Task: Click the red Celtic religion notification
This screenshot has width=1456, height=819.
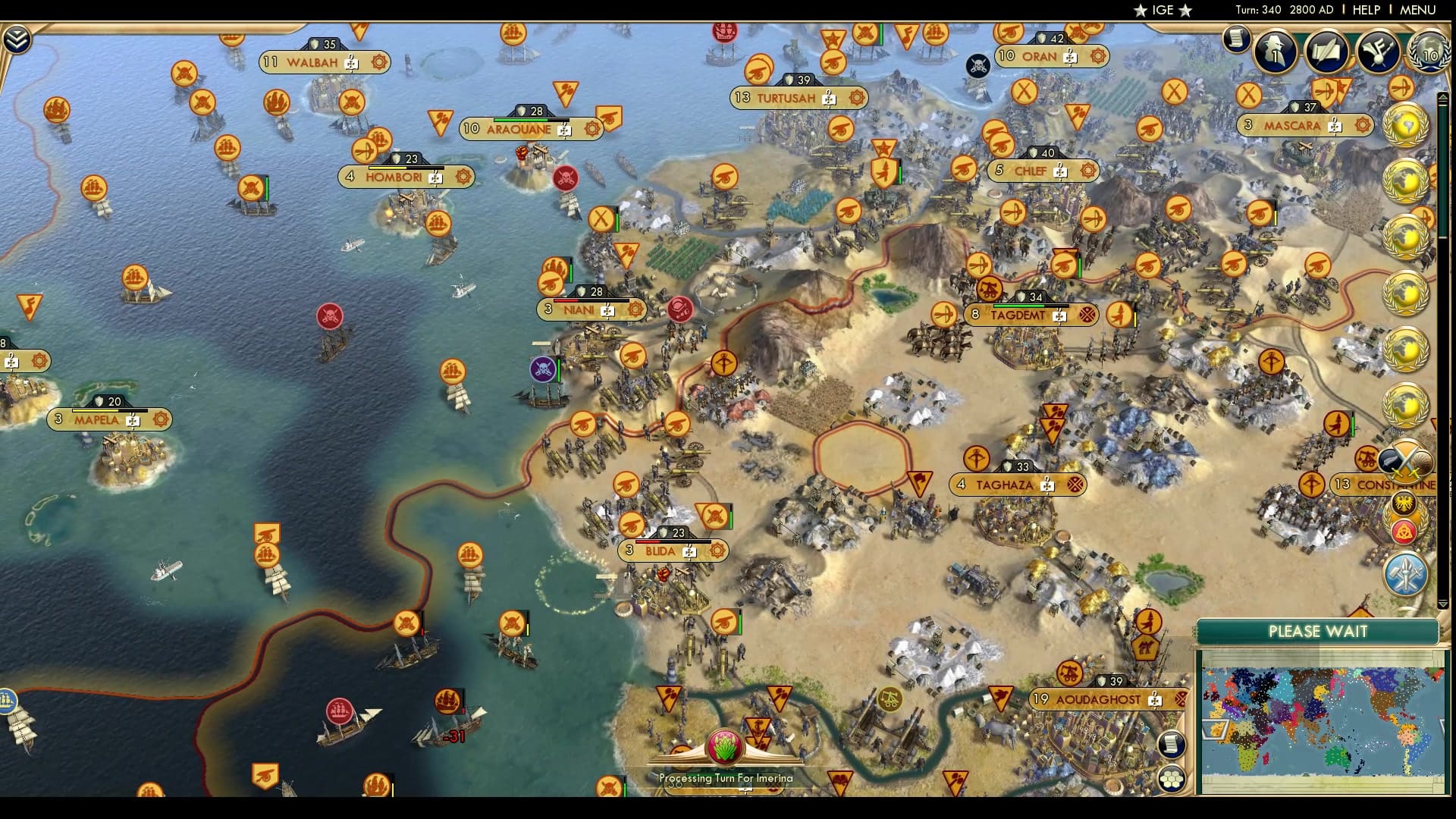Action: tap(1404, 532)
